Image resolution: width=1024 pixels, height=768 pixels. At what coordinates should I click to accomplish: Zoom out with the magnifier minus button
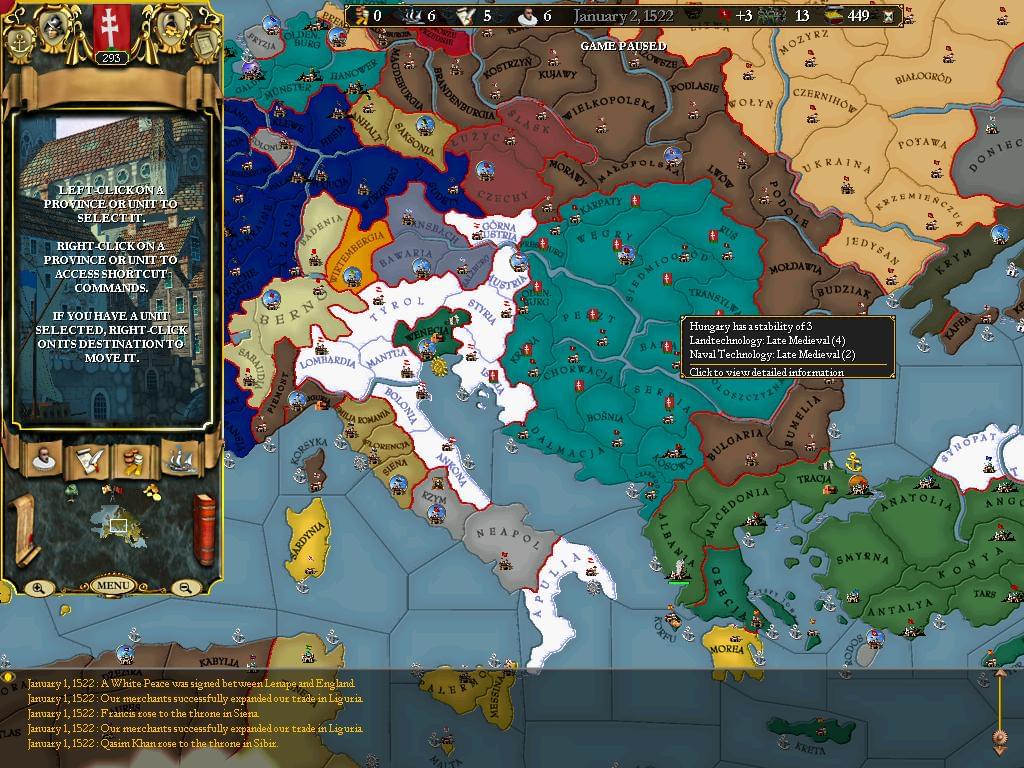[186, 588]
